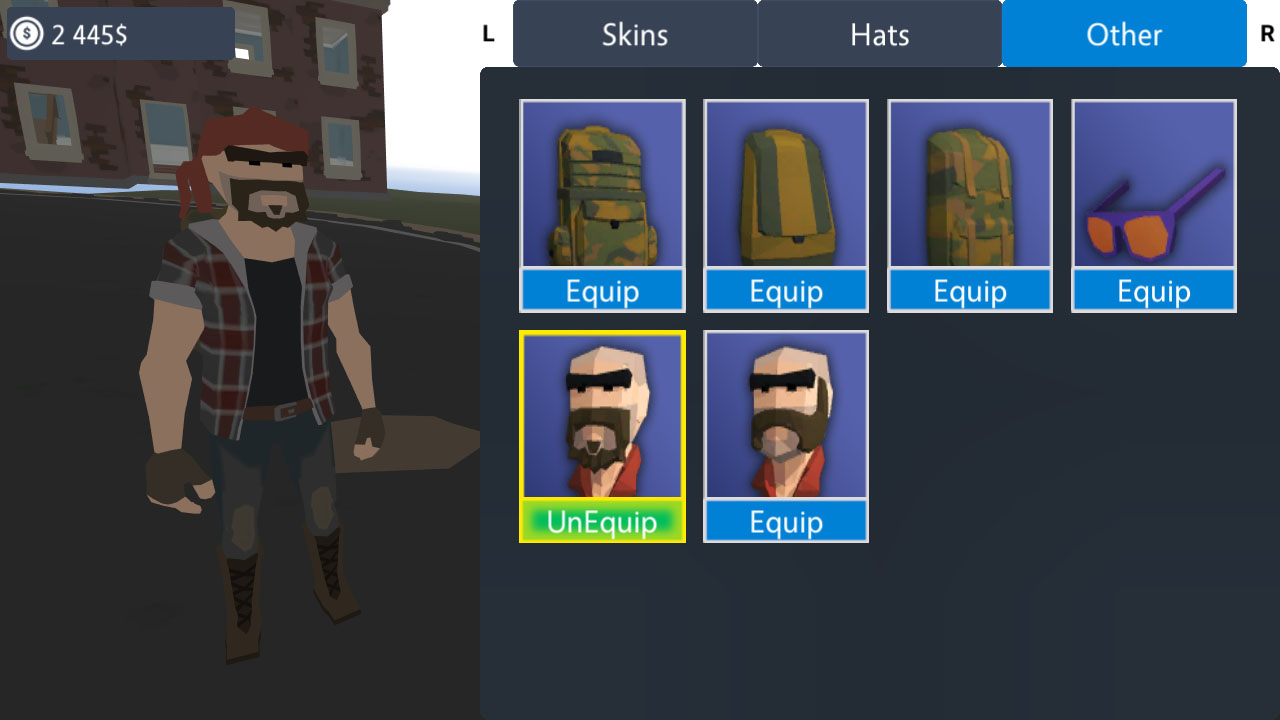
Task: Equip the purple sunglasses
Action: point(1153,291)
